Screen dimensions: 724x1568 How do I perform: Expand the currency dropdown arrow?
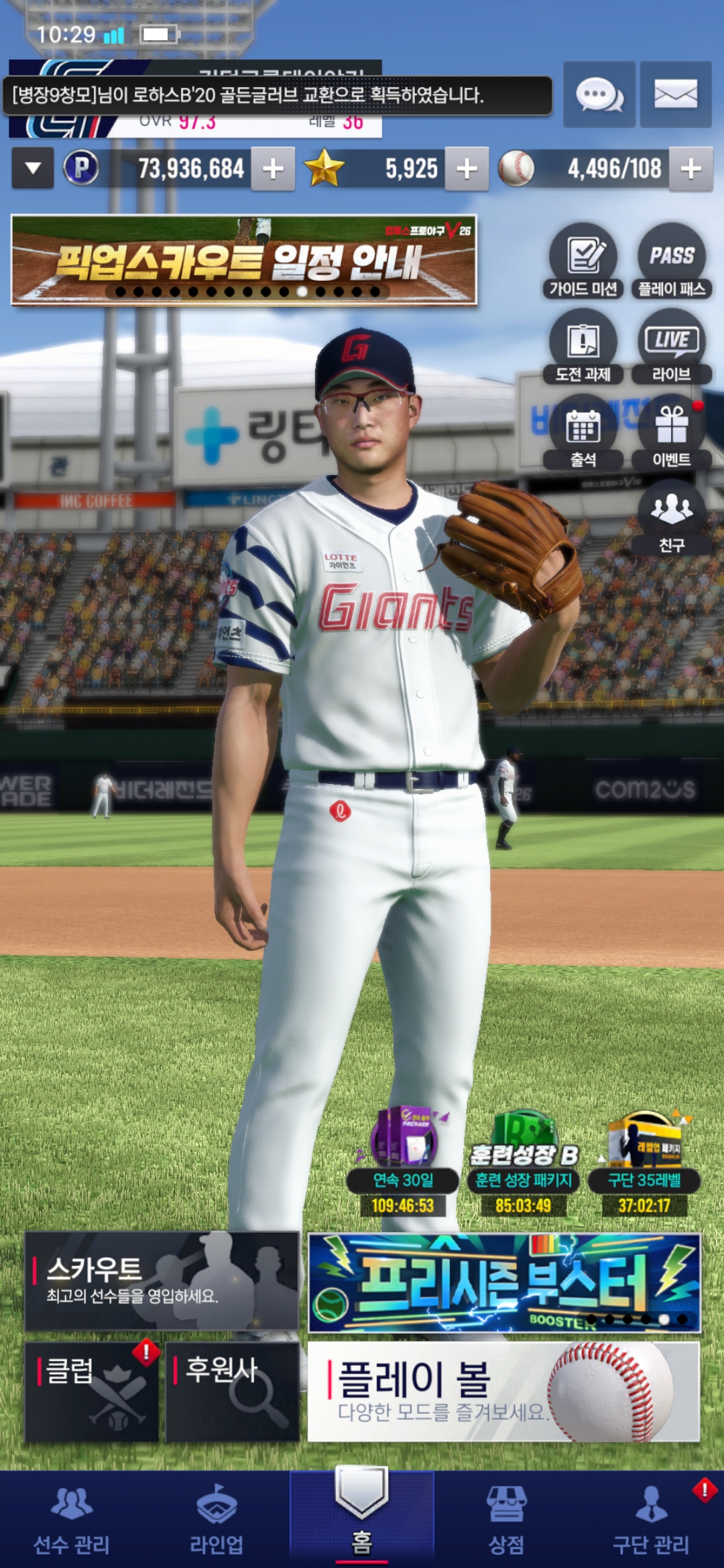[x=32, y=169]
